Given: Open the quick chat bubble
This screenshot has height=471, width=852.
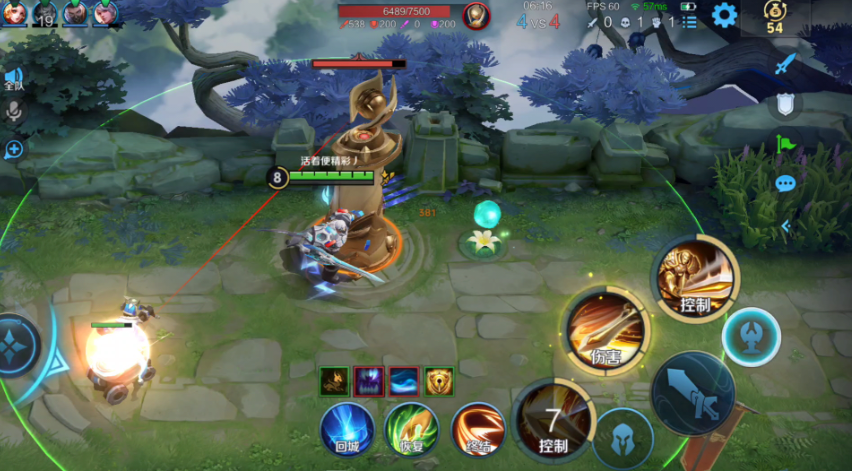Looking at the screenshot, I should (785, 184).
